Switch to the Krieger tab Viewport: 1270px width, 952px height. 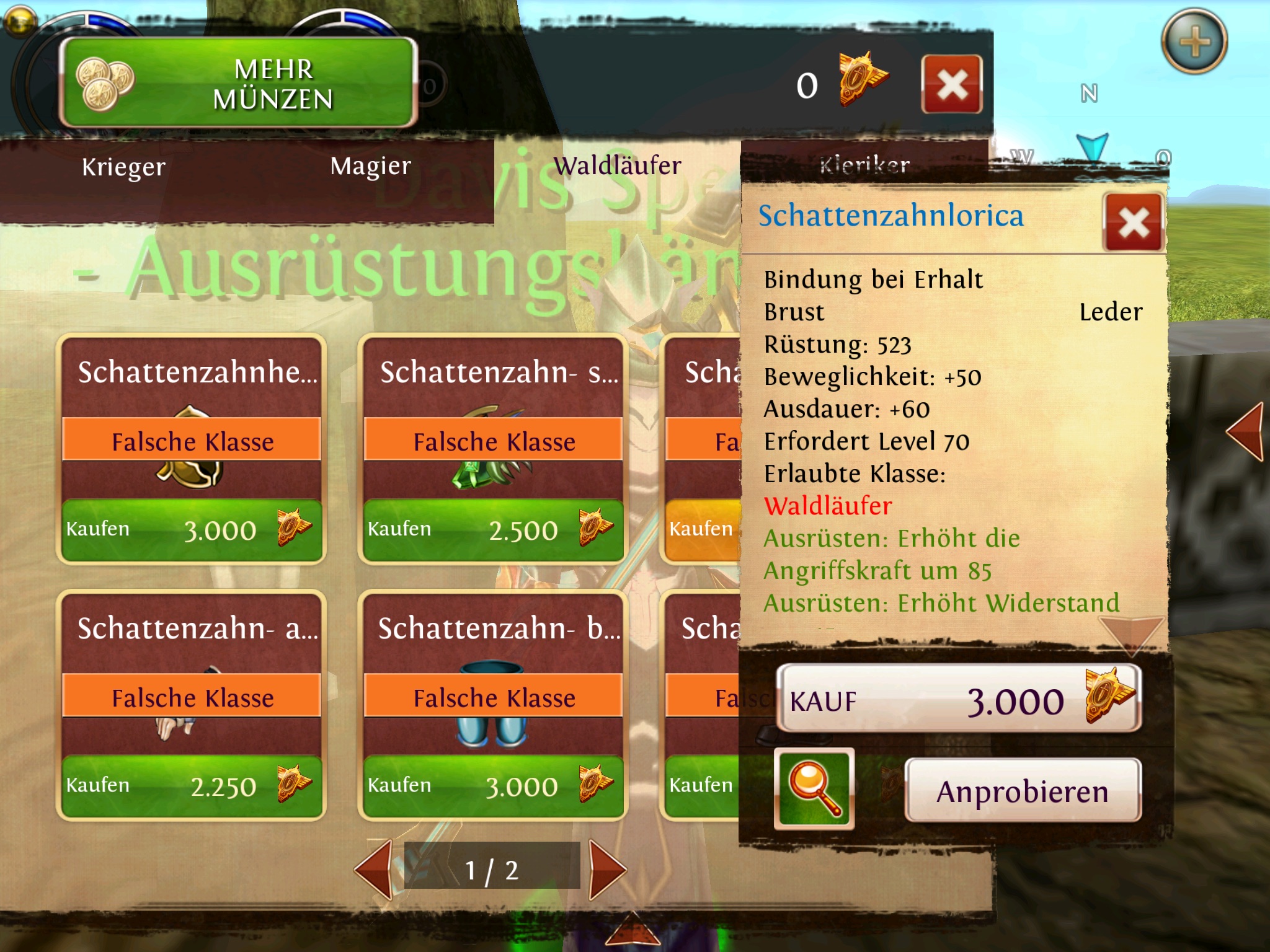click(124, 167)
